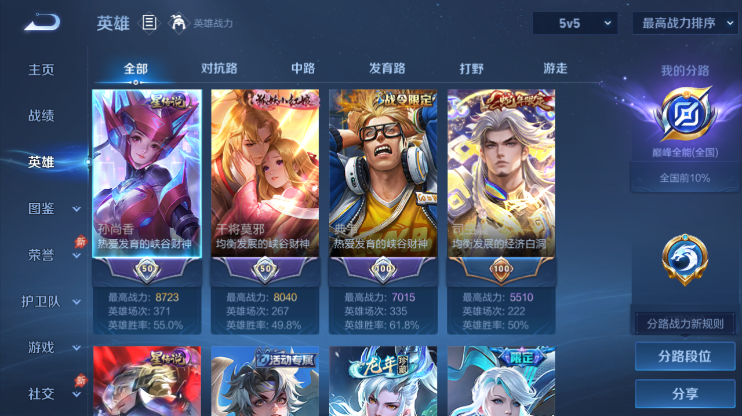Open the 主页 sidebar entry
The image size is (742, 416).
[x=41, y=70]
